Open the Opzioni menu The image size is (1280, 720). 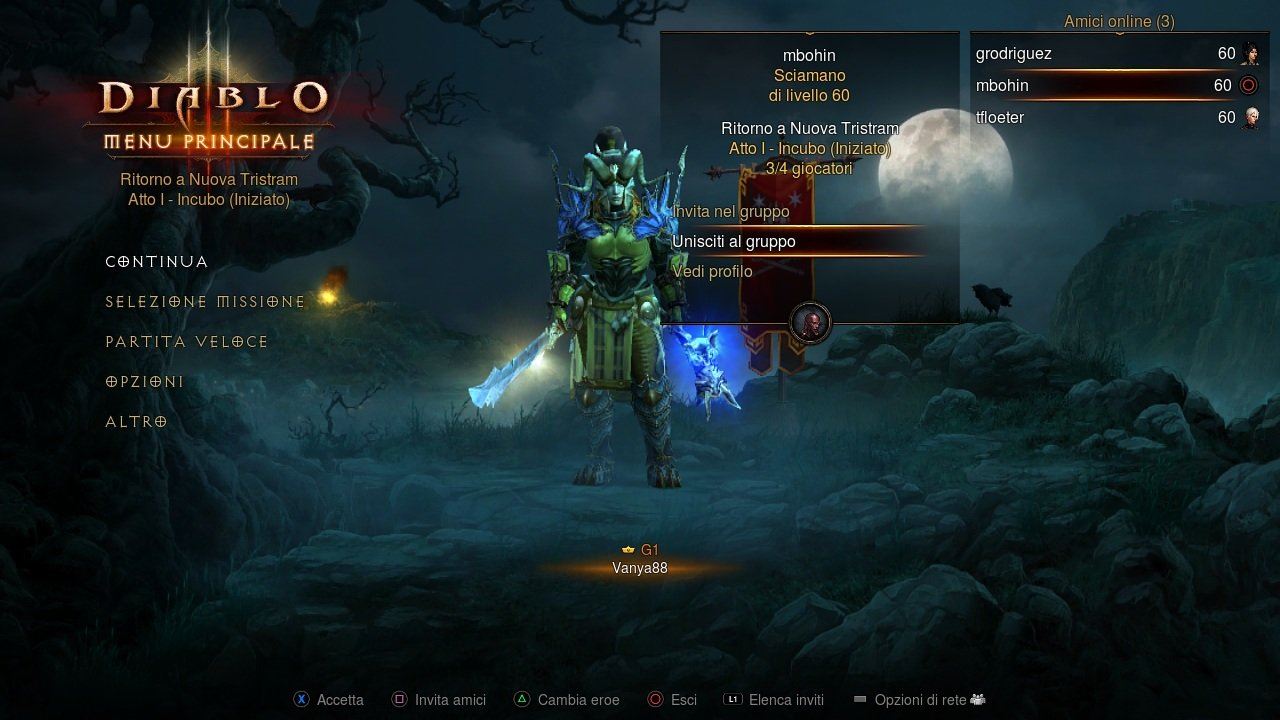pyautogui.click(x=145, y=382)
